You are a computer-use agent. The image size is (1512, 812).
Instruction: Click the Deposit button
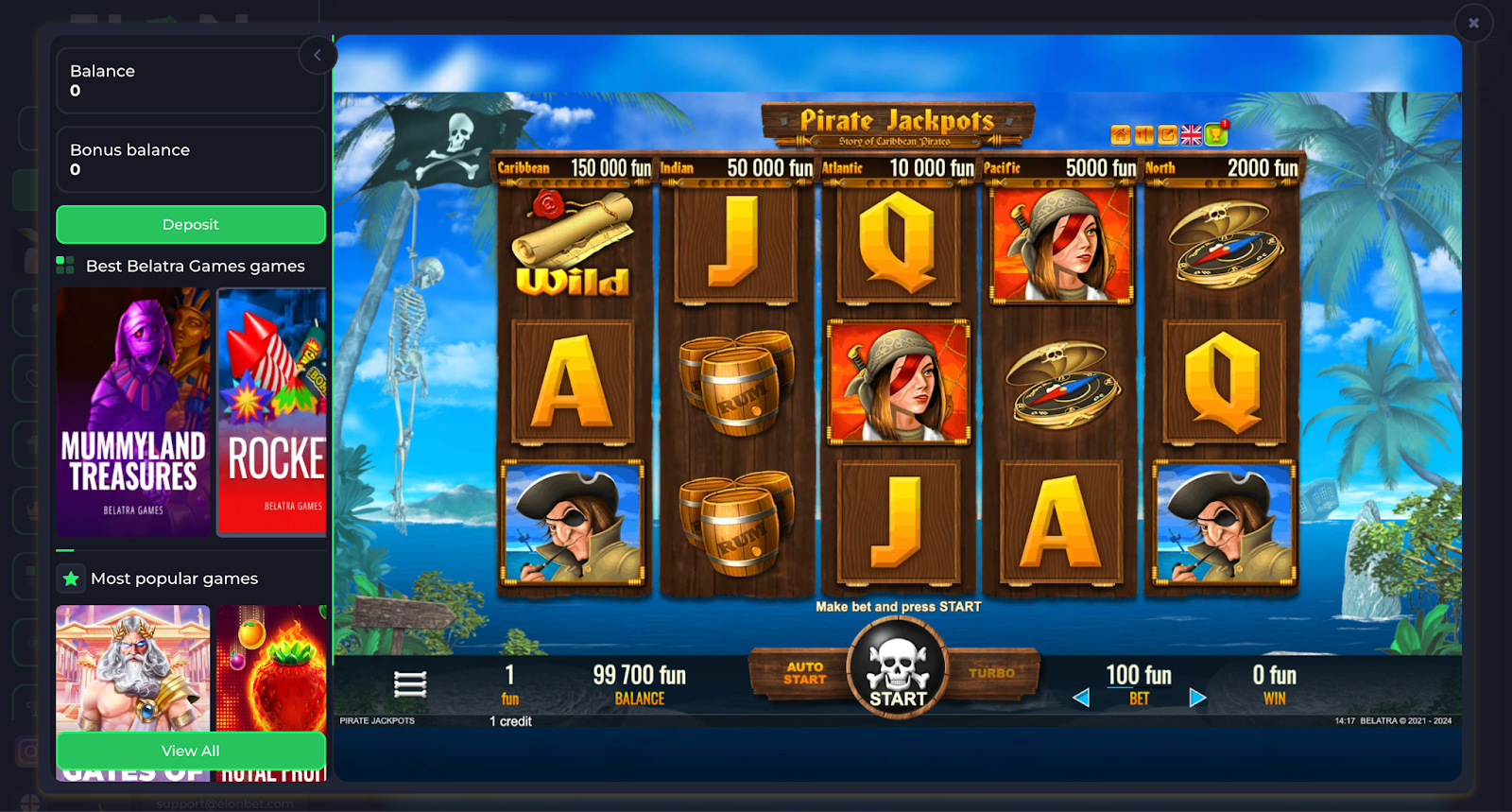click(190, 224)
